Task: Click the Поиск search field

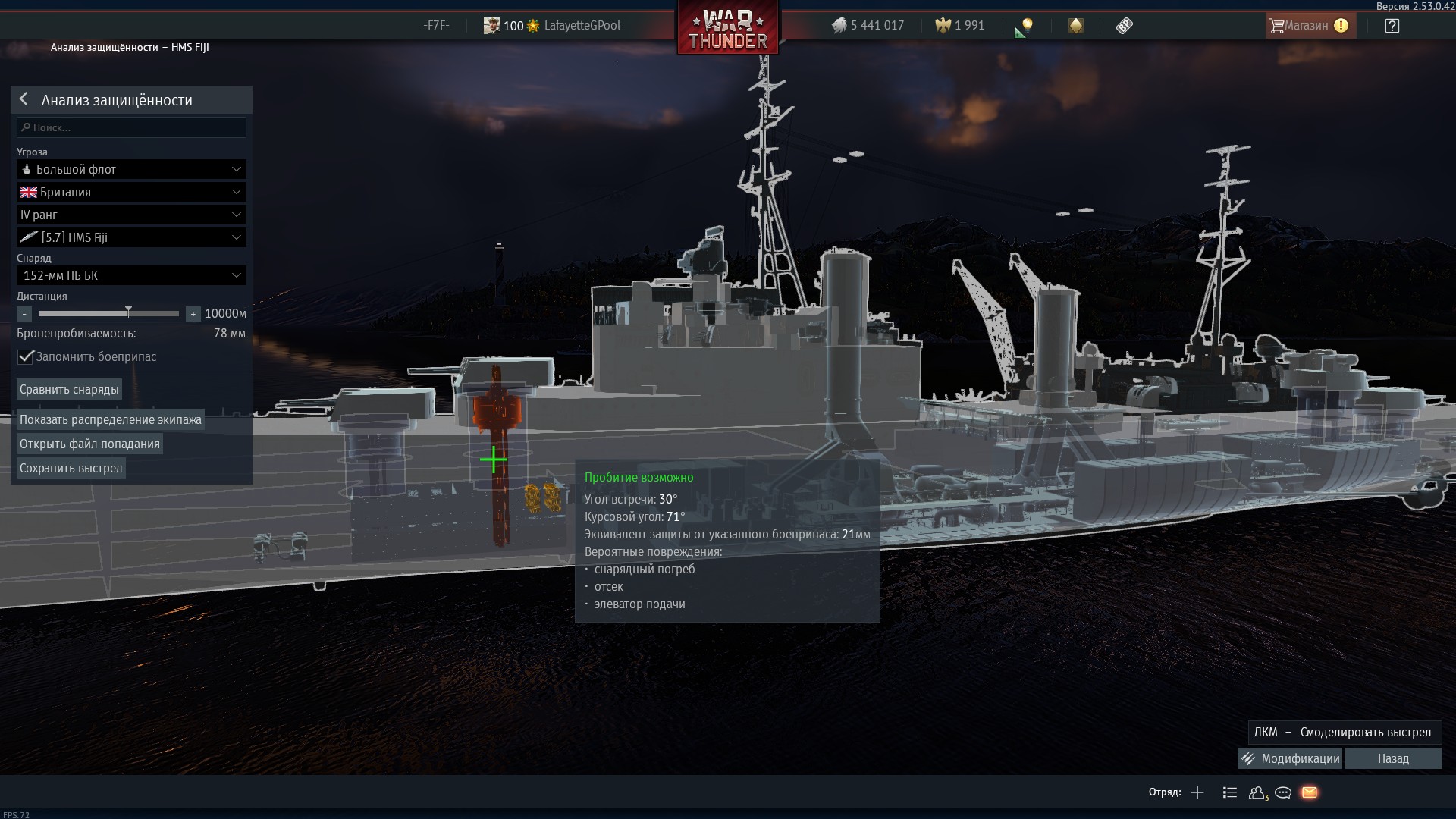Action: (132, 127)
